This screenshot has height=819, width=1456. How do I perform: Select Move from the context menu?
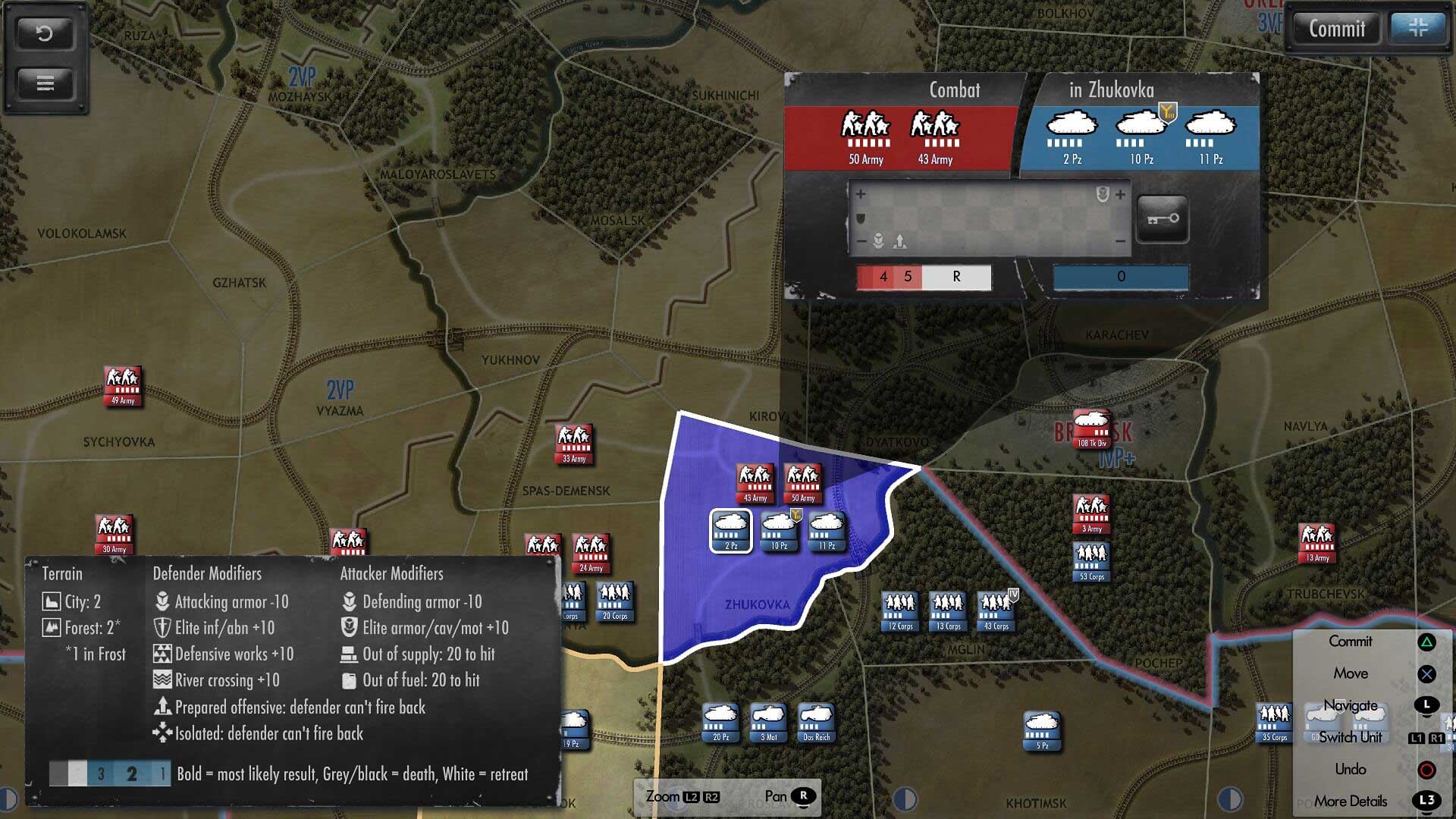1351,673
